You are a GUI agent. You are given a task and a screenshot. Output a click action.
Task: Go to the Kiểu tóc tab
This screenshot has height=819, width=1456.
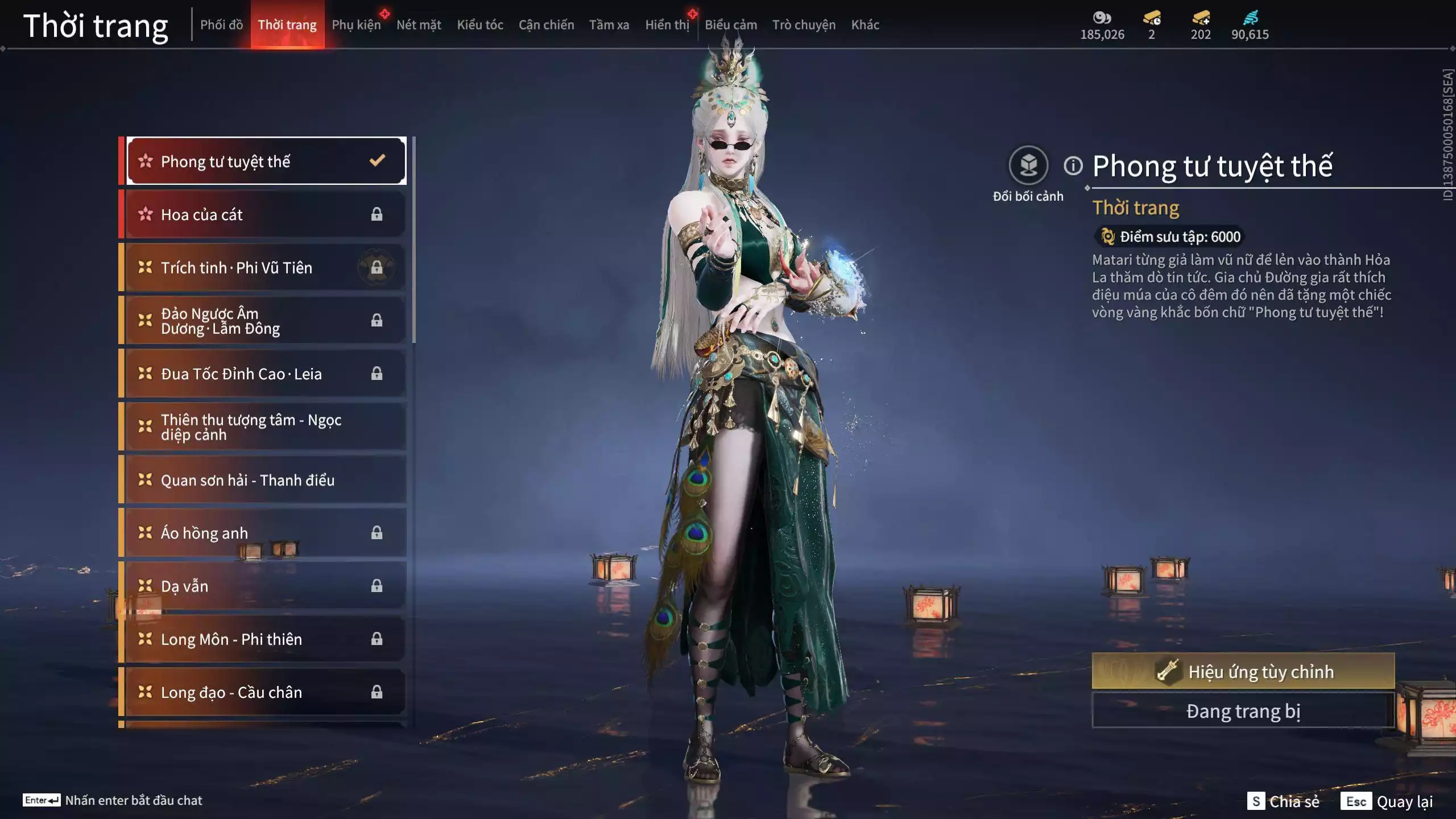tap(480, 25)
